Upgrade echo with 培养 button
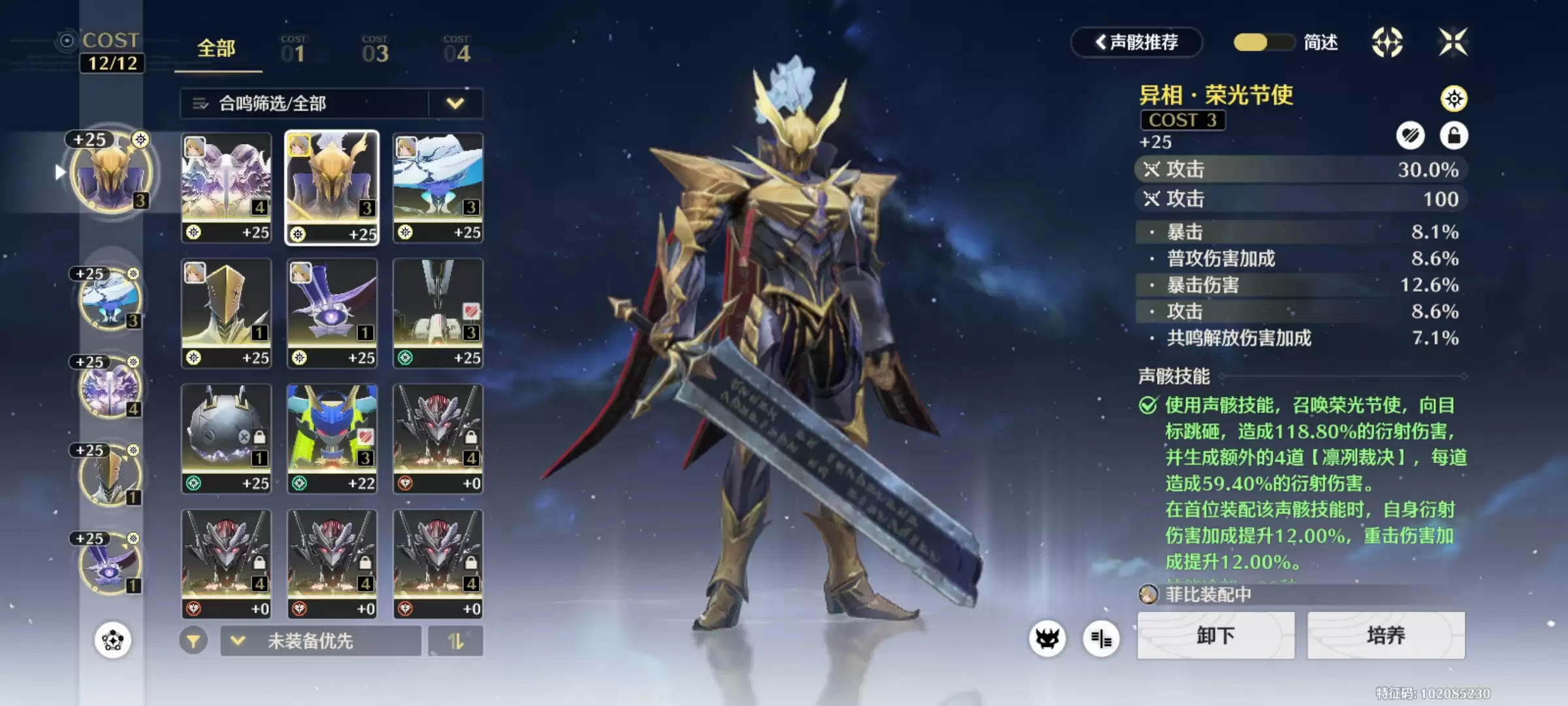 (x=1386, y=635)
